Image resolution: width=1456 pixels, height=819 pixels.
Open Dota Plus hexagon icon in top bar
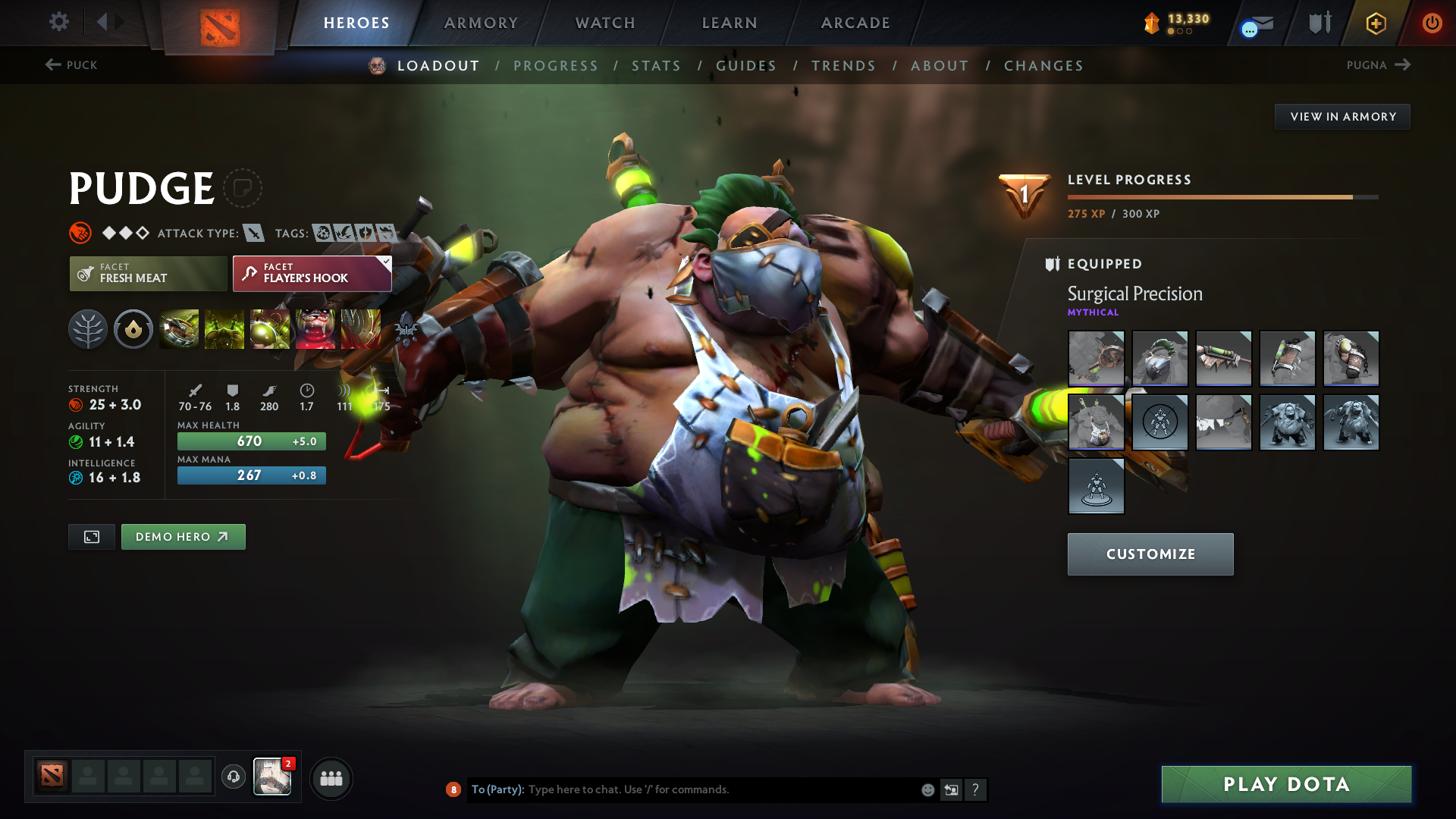click(x=1375, y=23)
